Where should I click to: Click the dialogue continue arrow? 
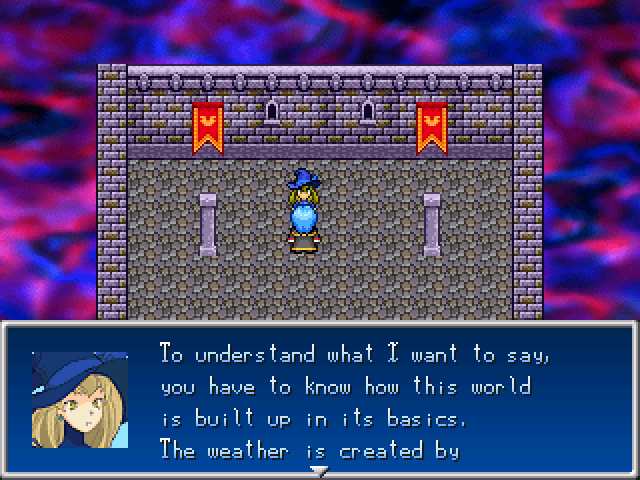point(318,470)
